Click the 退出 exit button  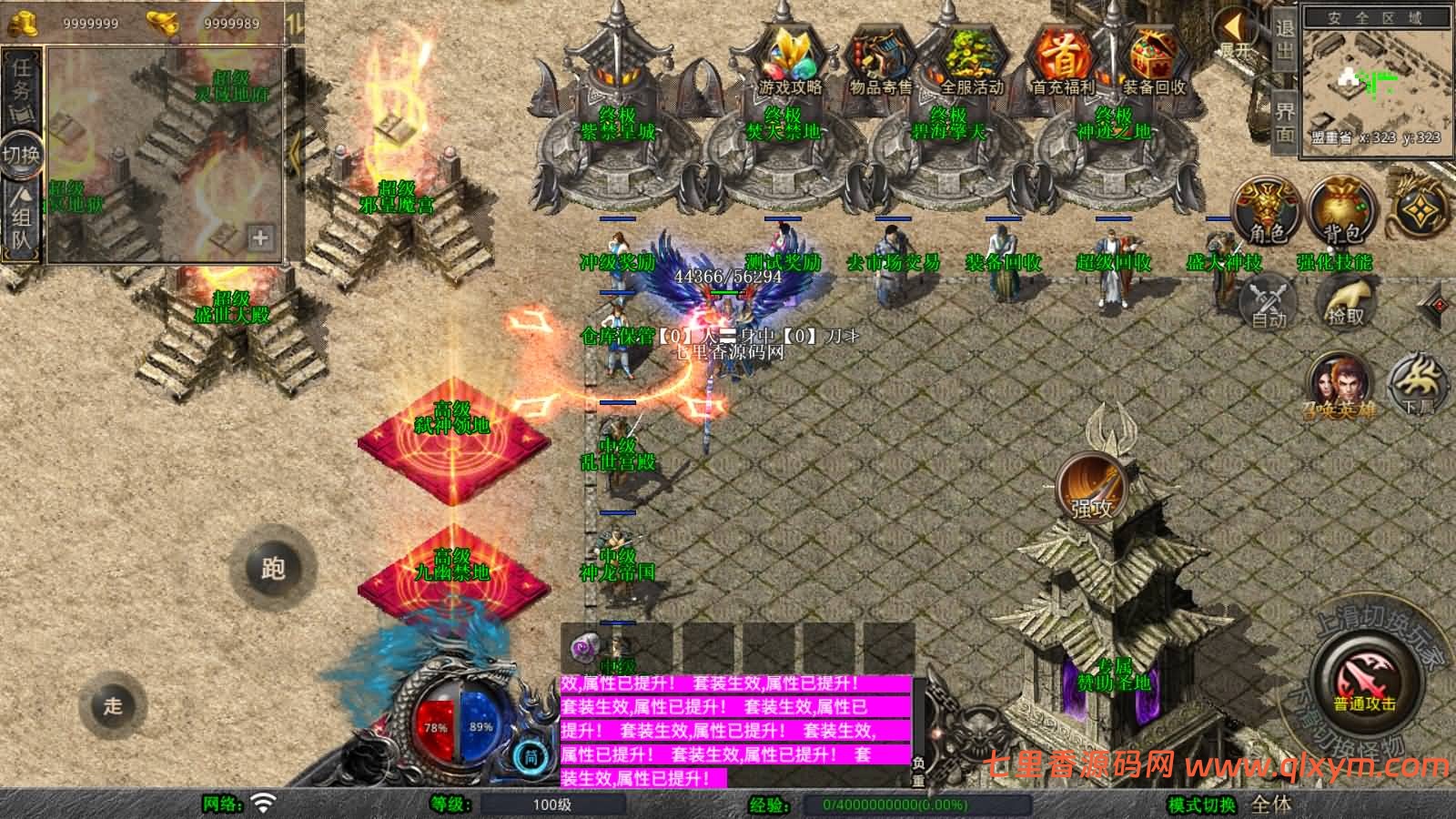(1284, 41)
